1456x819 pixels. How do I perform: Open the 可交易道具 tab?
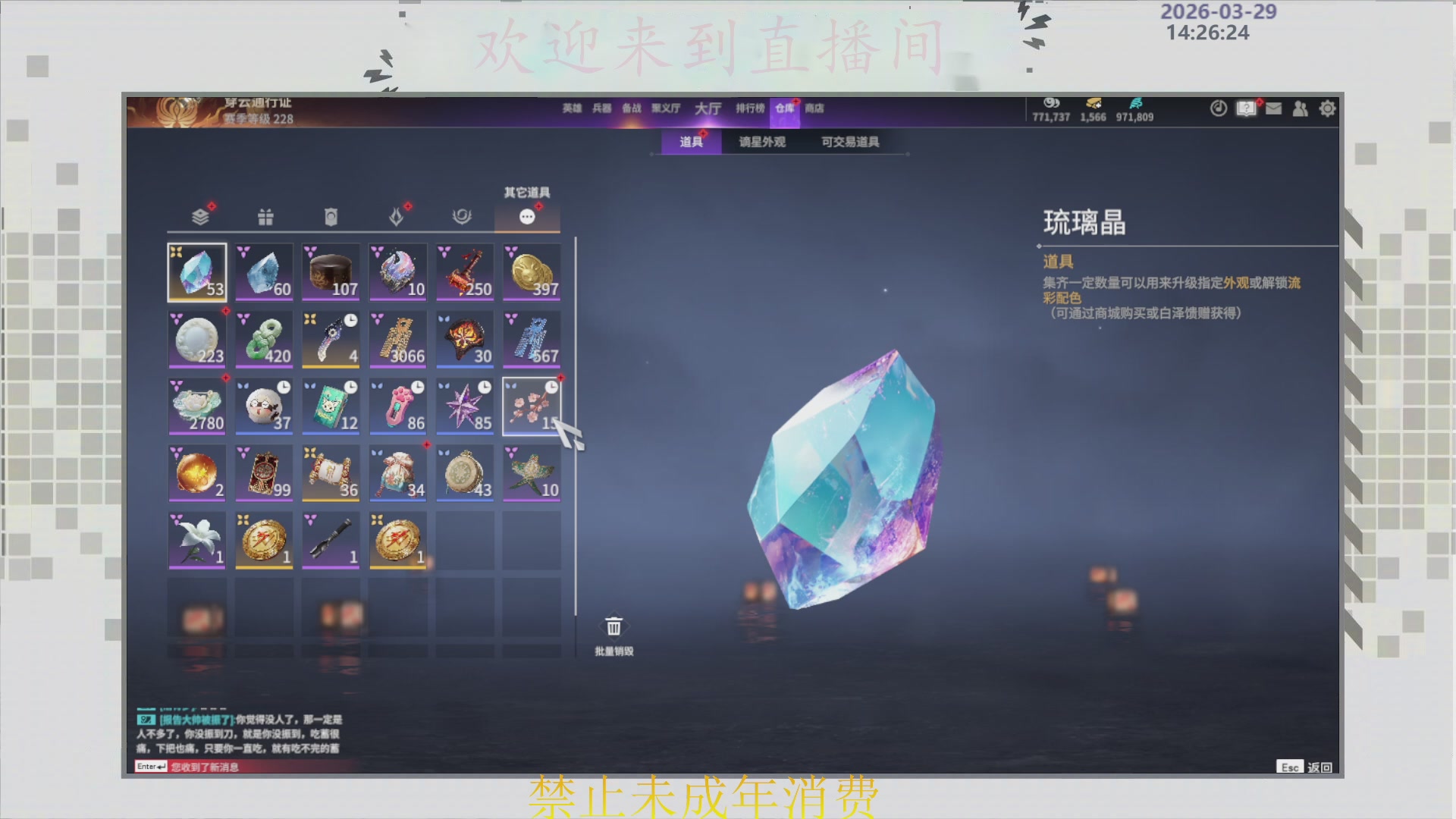[x=851, y=142]
